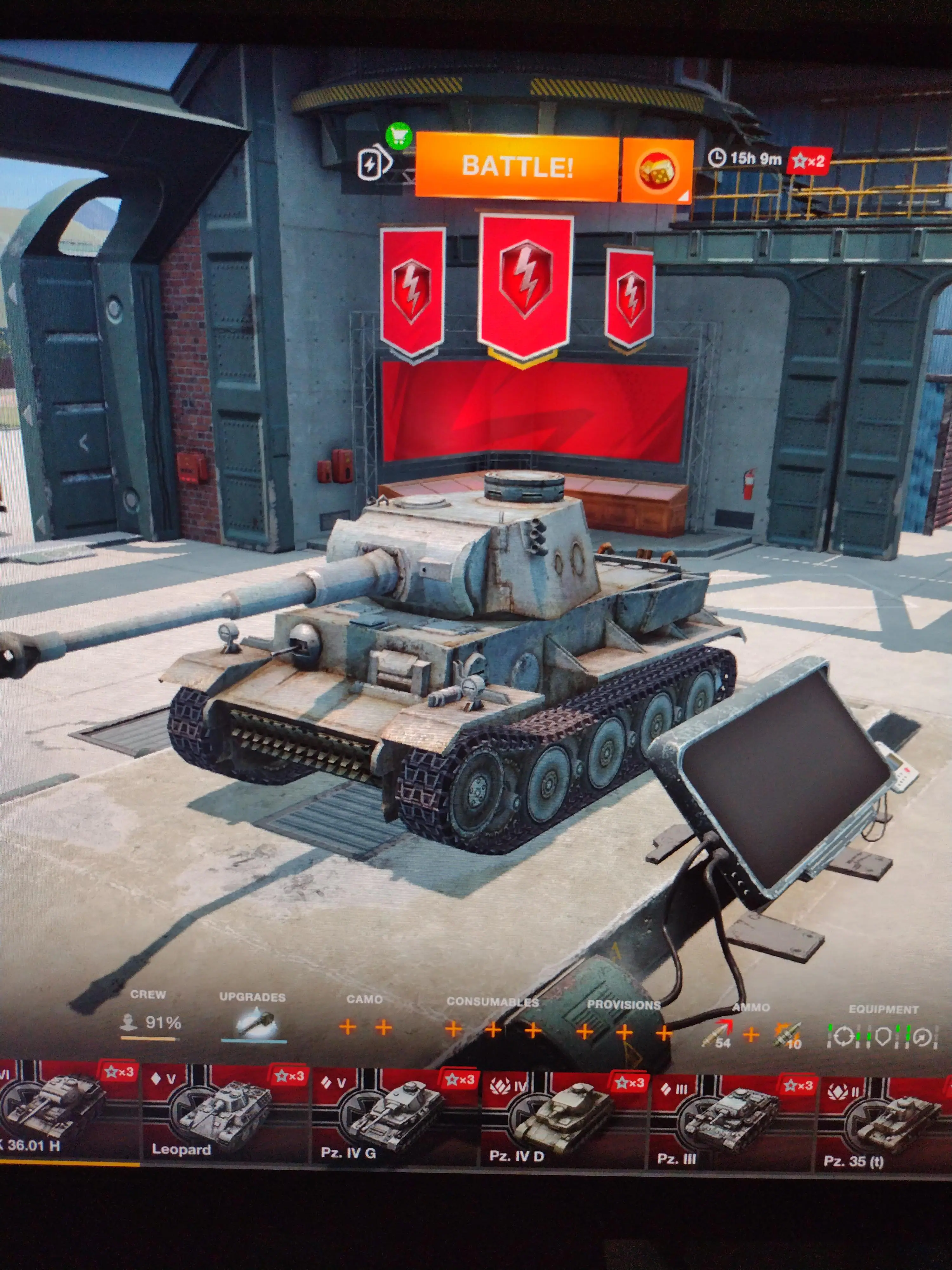952x1270 pixels.
Task: Open the dice game mode selector
Action: [x=657, y=170]
